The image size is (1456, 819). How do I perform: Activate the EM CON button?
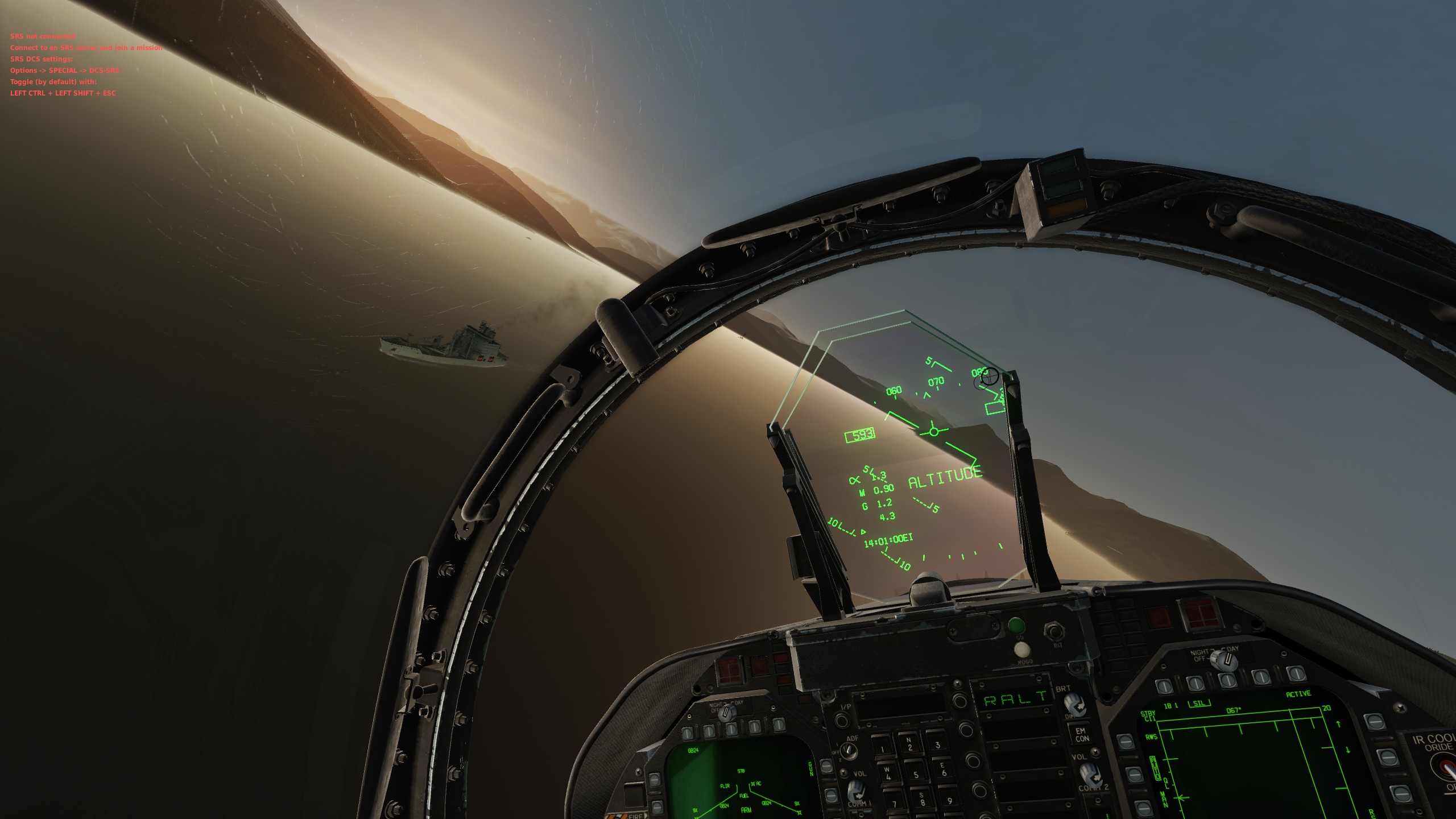tap(1081, 735)
